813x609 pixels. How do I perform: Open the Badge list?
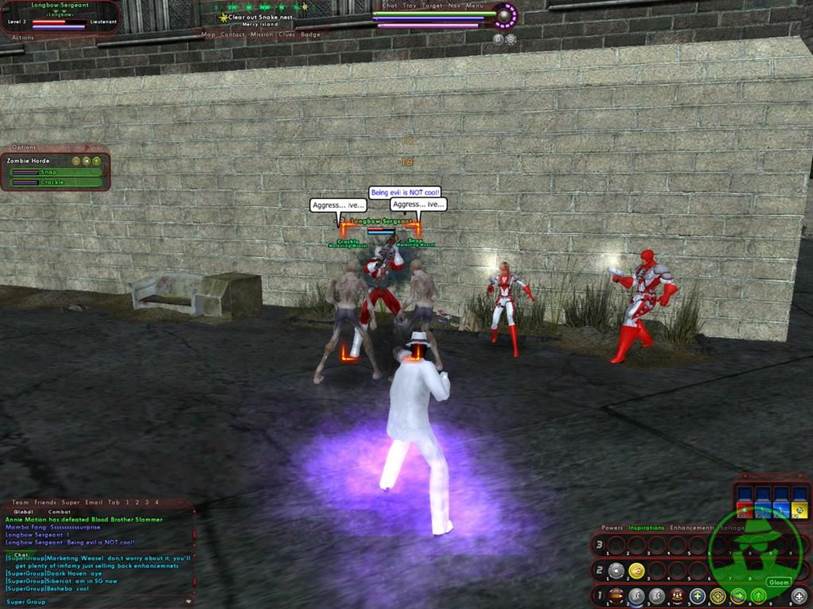coord(310,34)
